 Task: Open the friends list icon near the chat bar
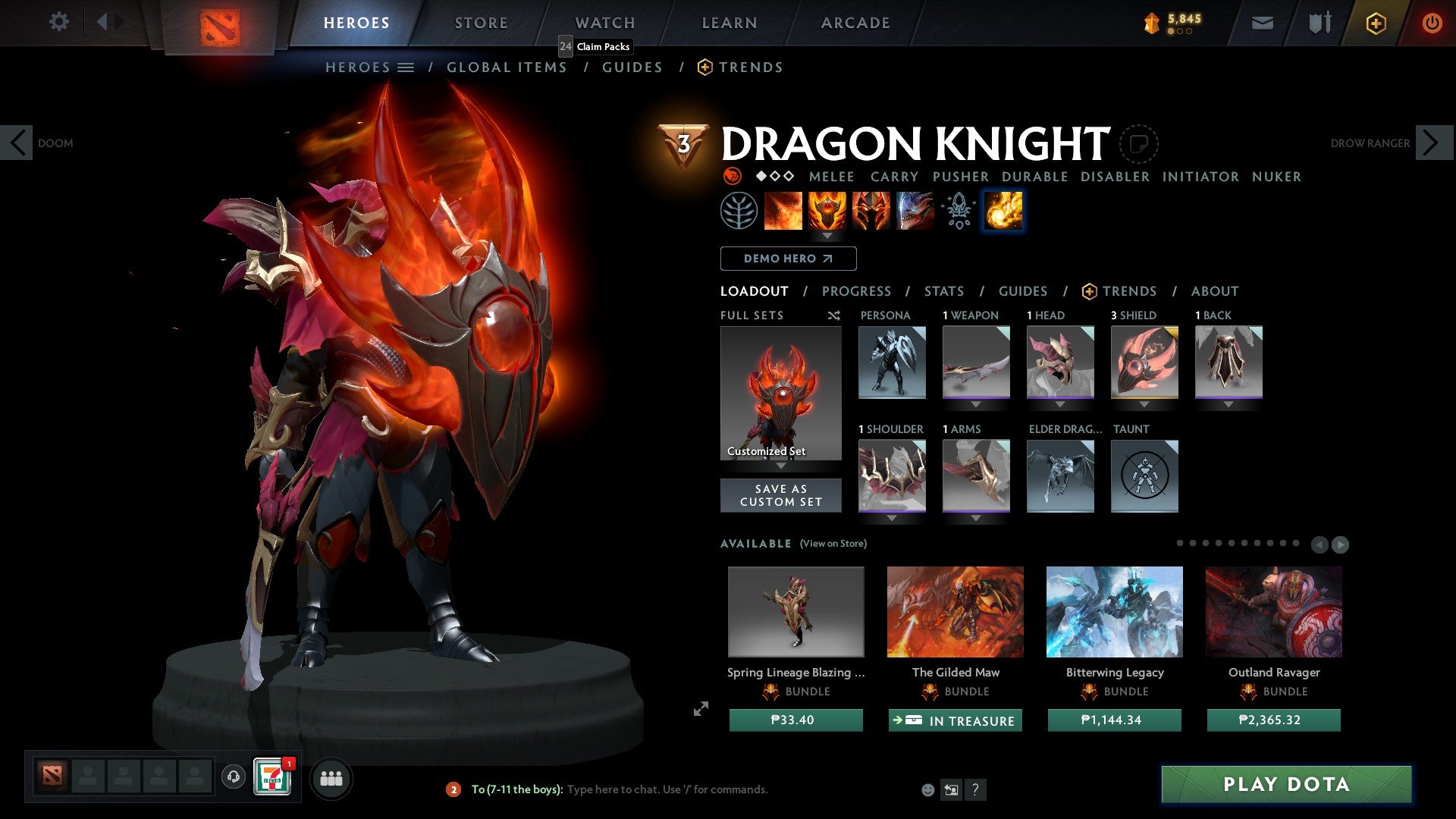(331, 777)
